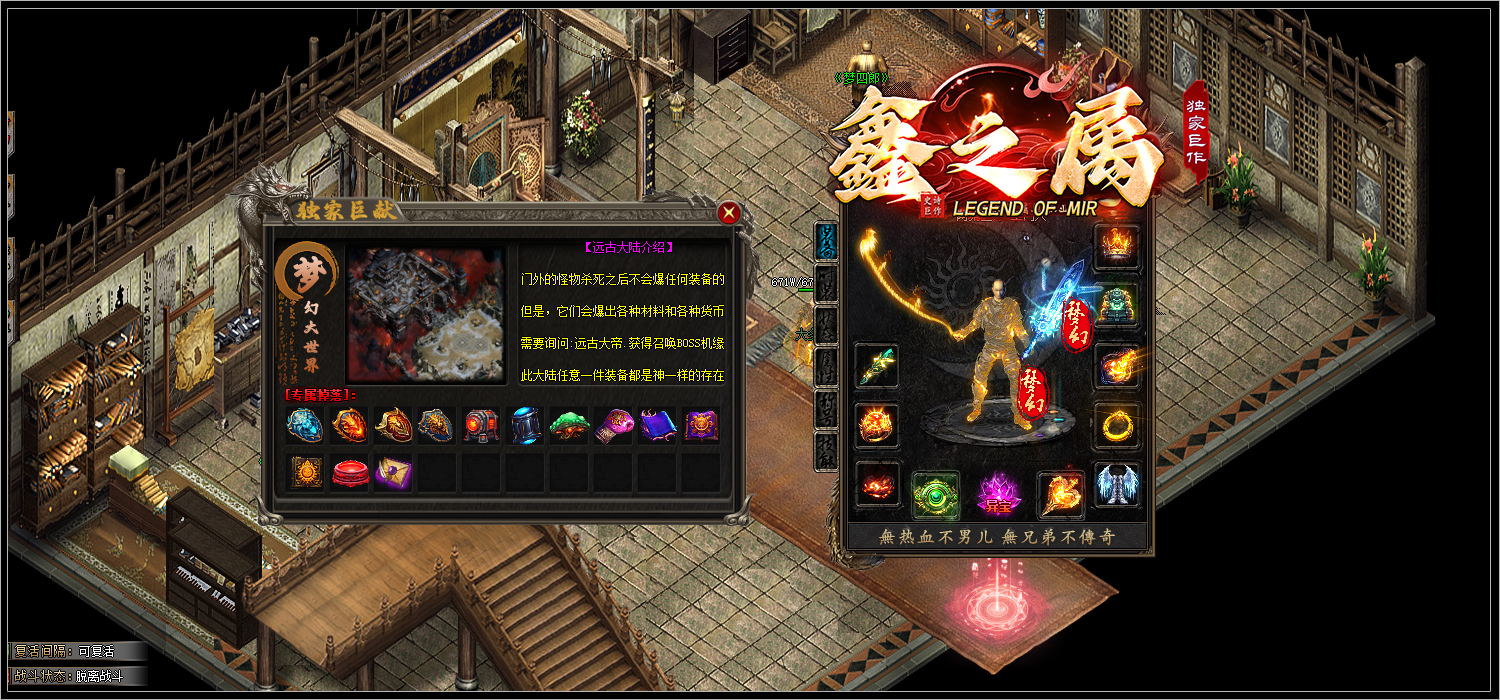The height and width of the screenshot is (700, 1500).
Task: Click the ancient continent map preview
Action: coord(426,316)
